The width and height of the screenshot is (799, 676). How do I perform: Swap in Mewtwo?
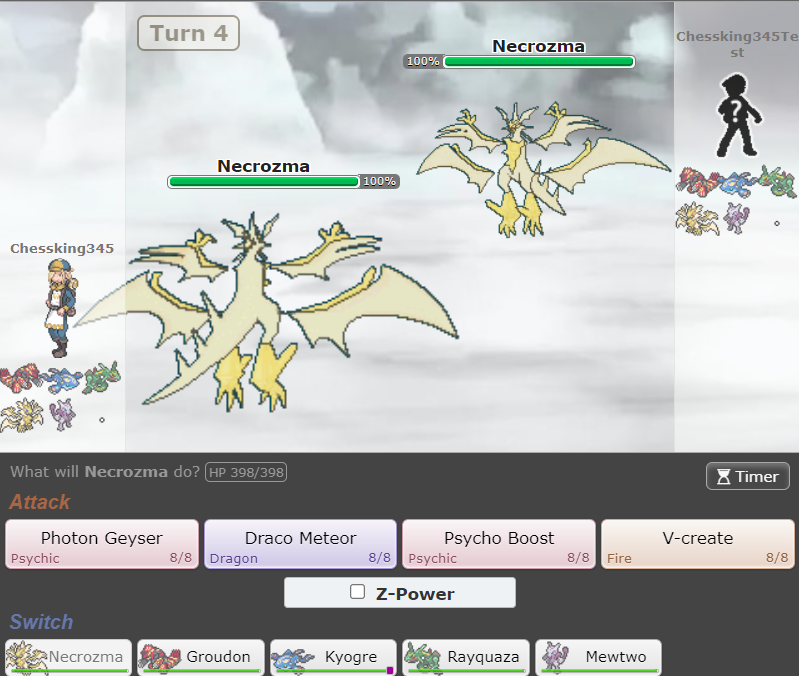598,657
